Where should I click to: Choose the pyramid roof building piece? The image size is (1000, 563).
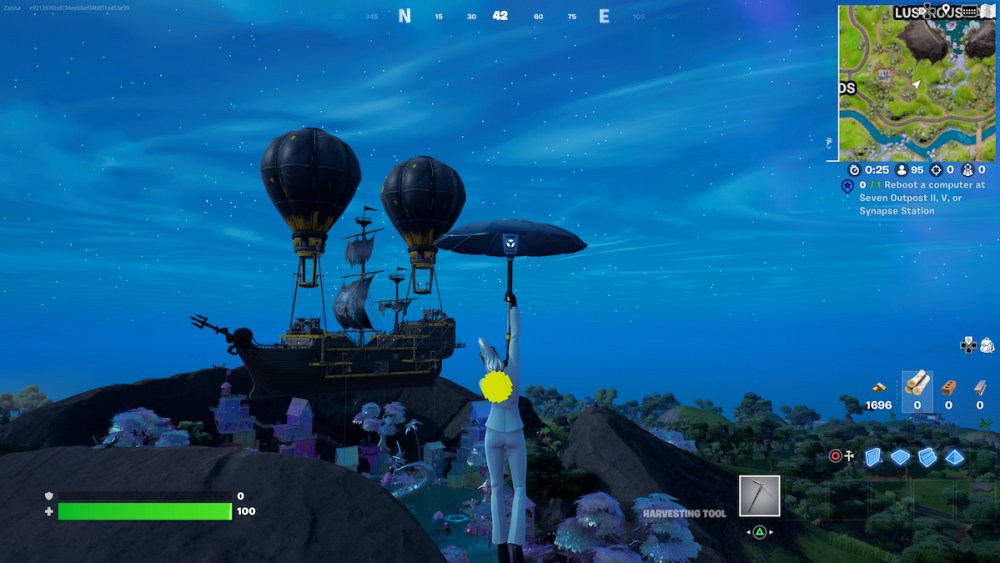click(955, 457)
